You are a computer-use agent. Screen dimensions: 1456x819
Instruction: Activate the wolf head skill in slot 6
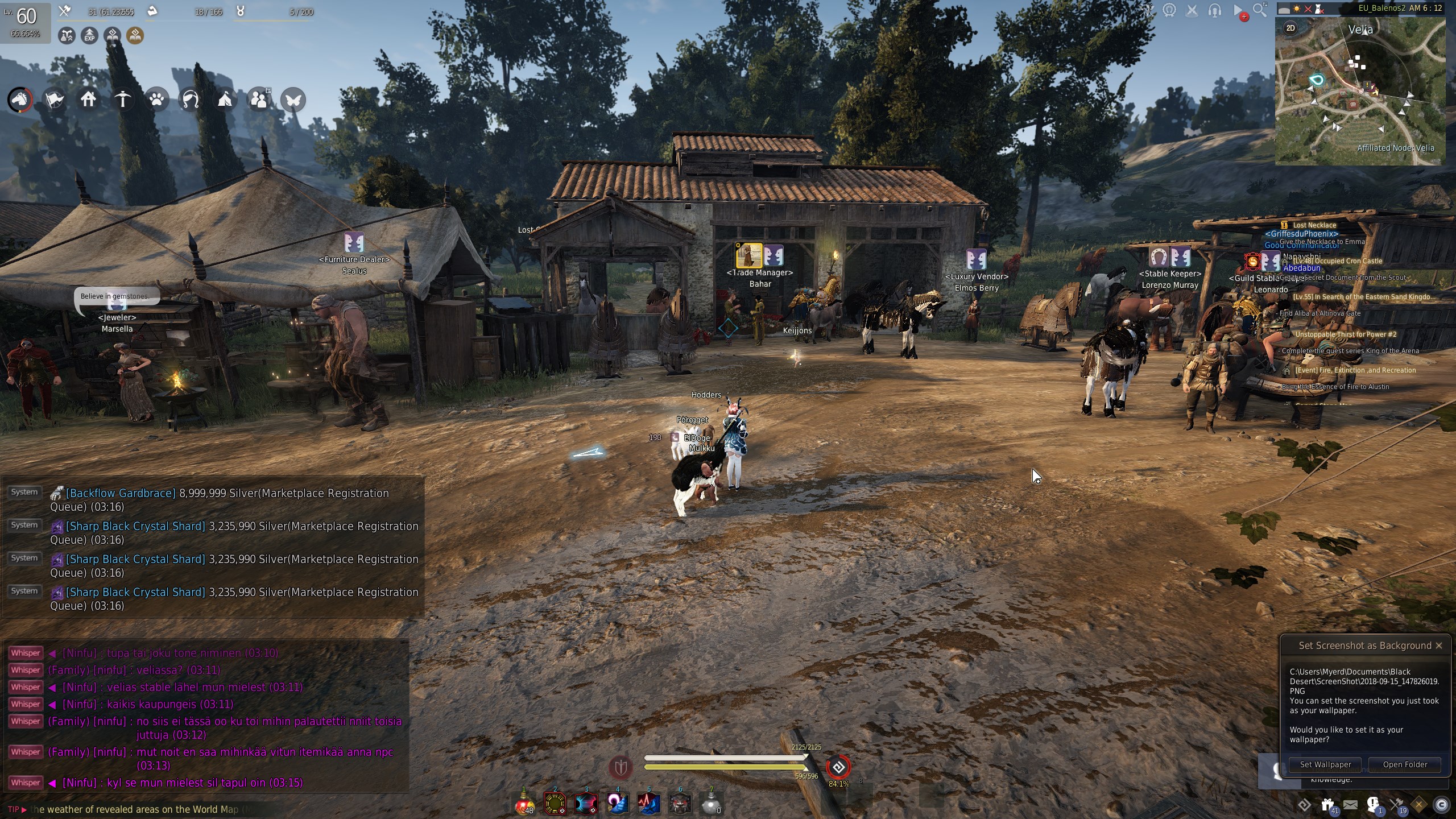pyautogui.click(x=680, y=804)
